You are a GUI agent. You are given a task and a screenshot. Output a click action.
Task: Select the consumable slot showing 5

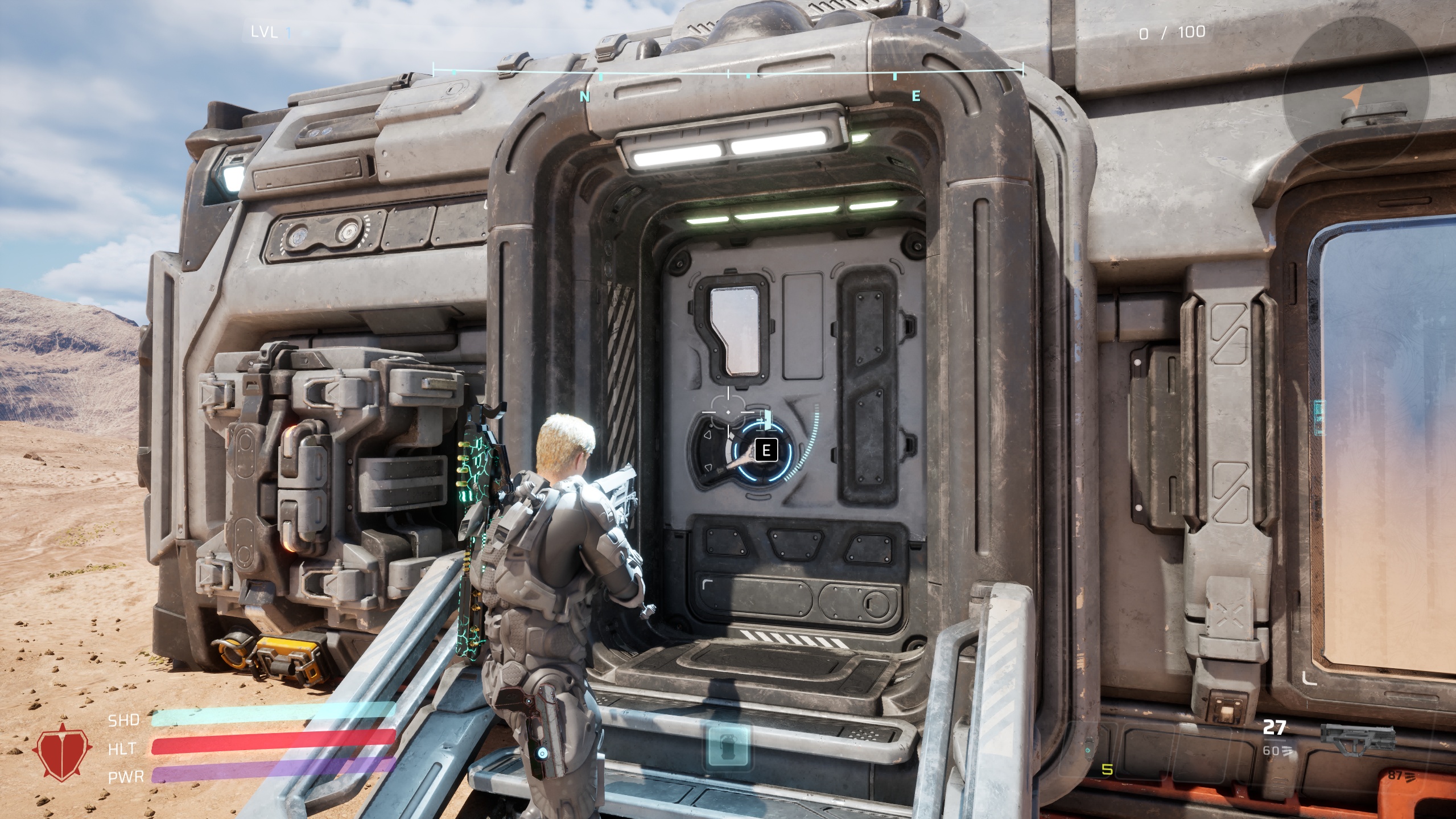click(1107, 770)
